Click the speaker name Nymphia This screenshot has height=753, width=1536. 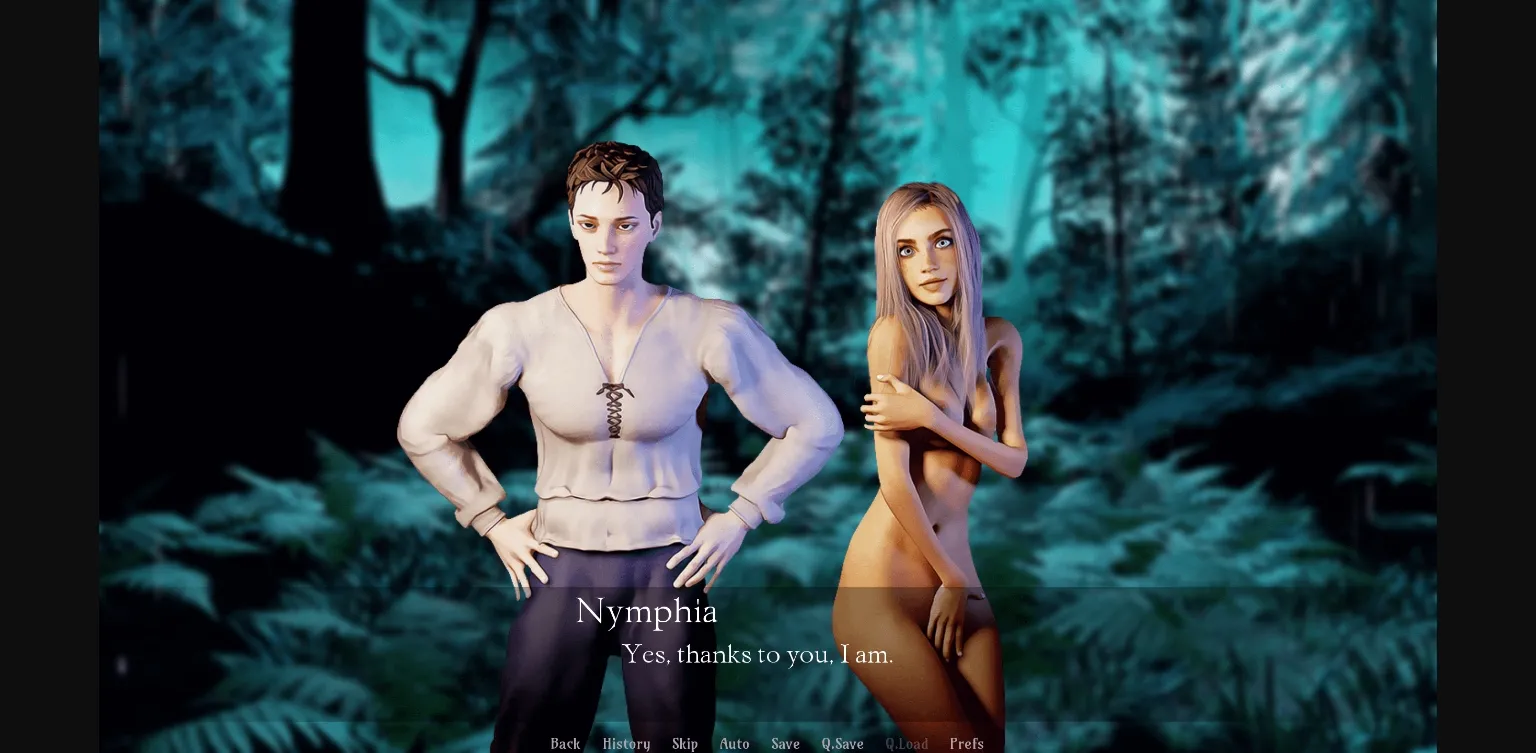tap(646, 612)
